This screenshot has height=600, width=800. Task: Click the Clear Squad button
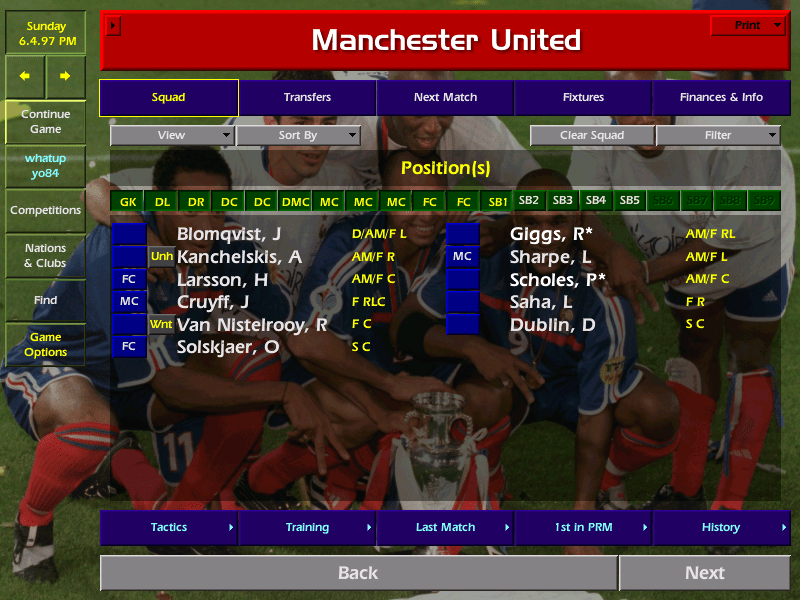tap(592, 136)
